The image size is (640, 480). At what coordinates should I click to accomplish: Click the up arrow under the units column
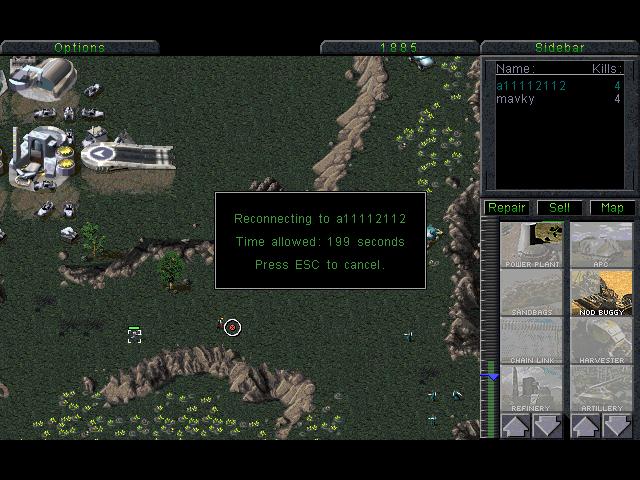coord(585,427)
